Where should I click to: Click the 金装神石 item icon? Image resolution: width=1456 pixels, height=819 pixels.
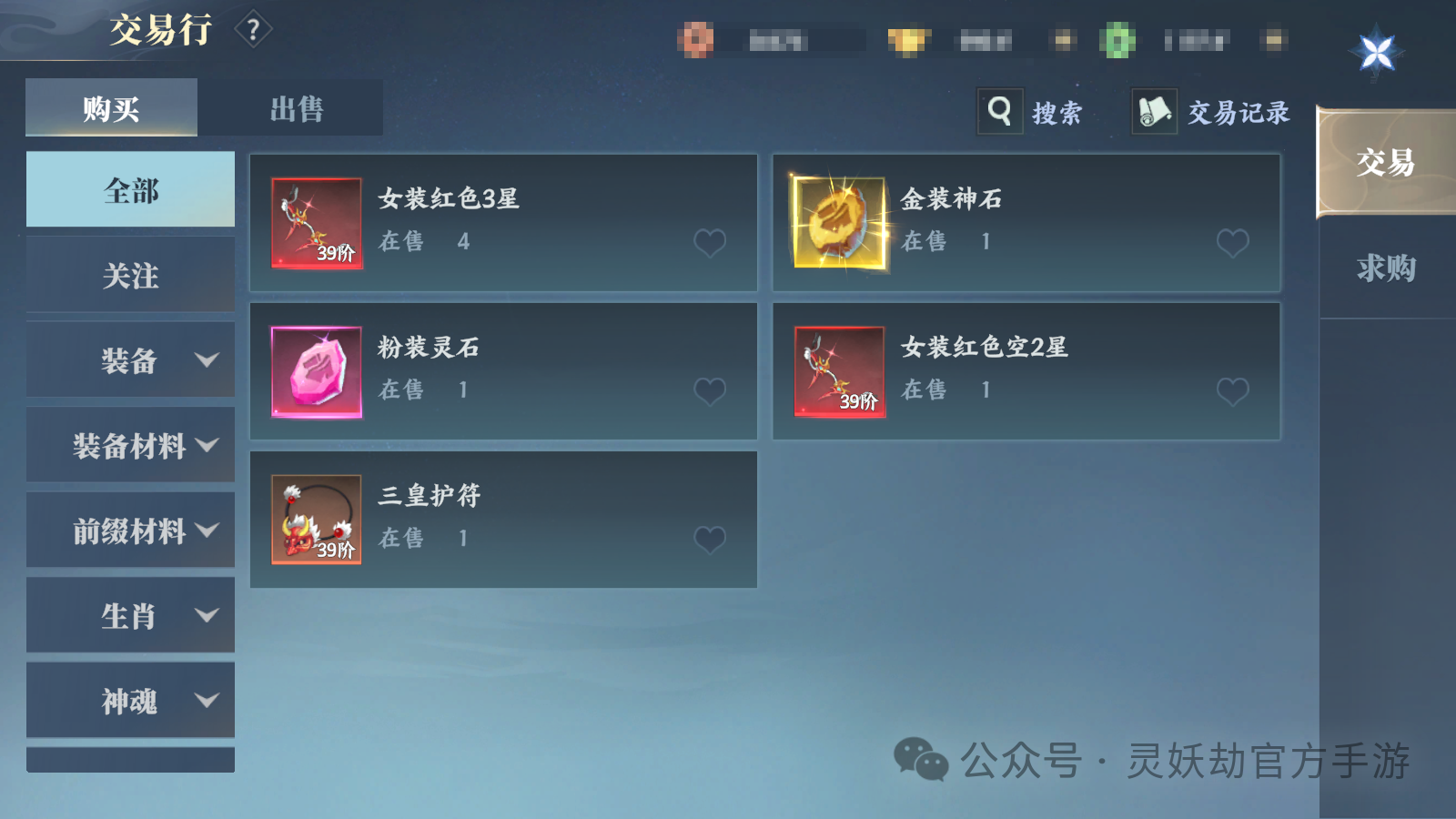[838, 221]
